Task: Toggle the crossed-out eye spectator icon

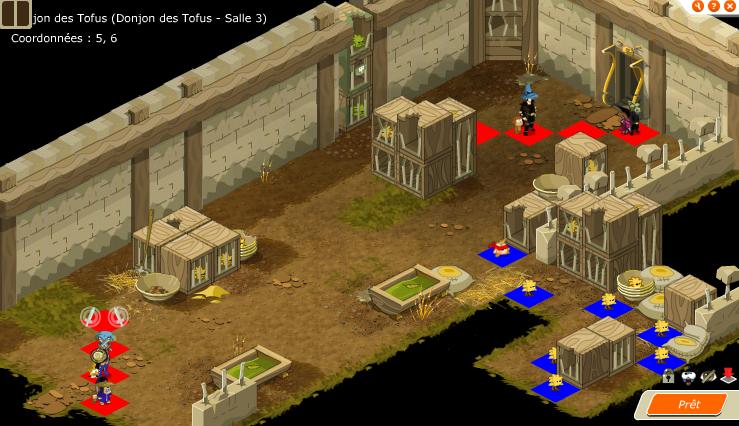Action: (707, 377)
